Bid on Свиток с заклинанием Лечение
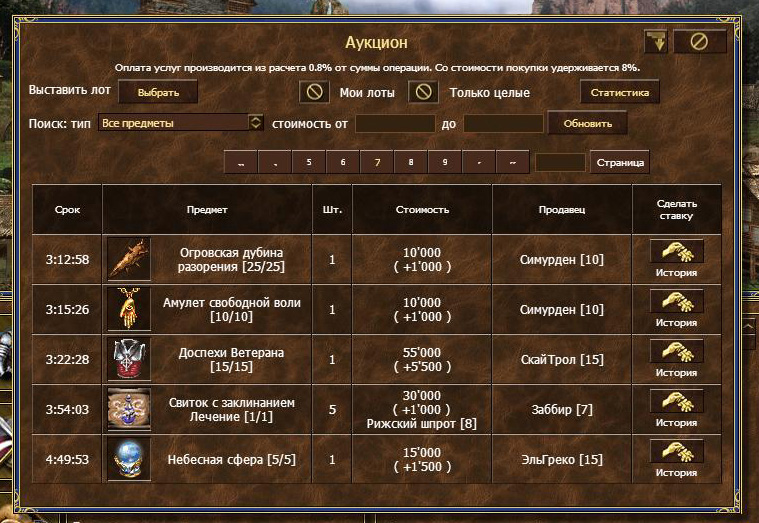This screenshot has height=523, width=759. pyautogui.click(x=676, y=402)
